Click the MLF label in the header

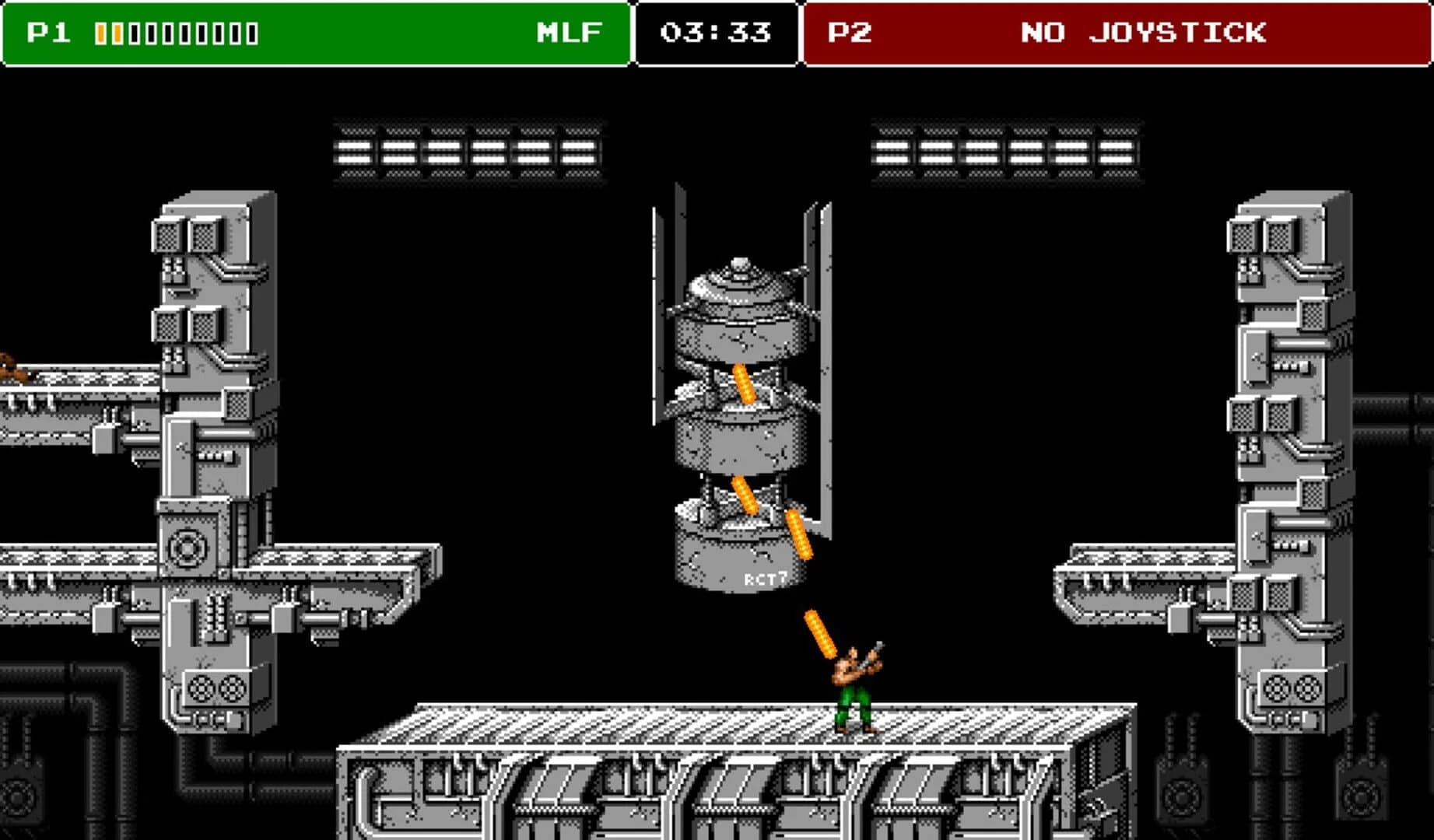(569, 33)
